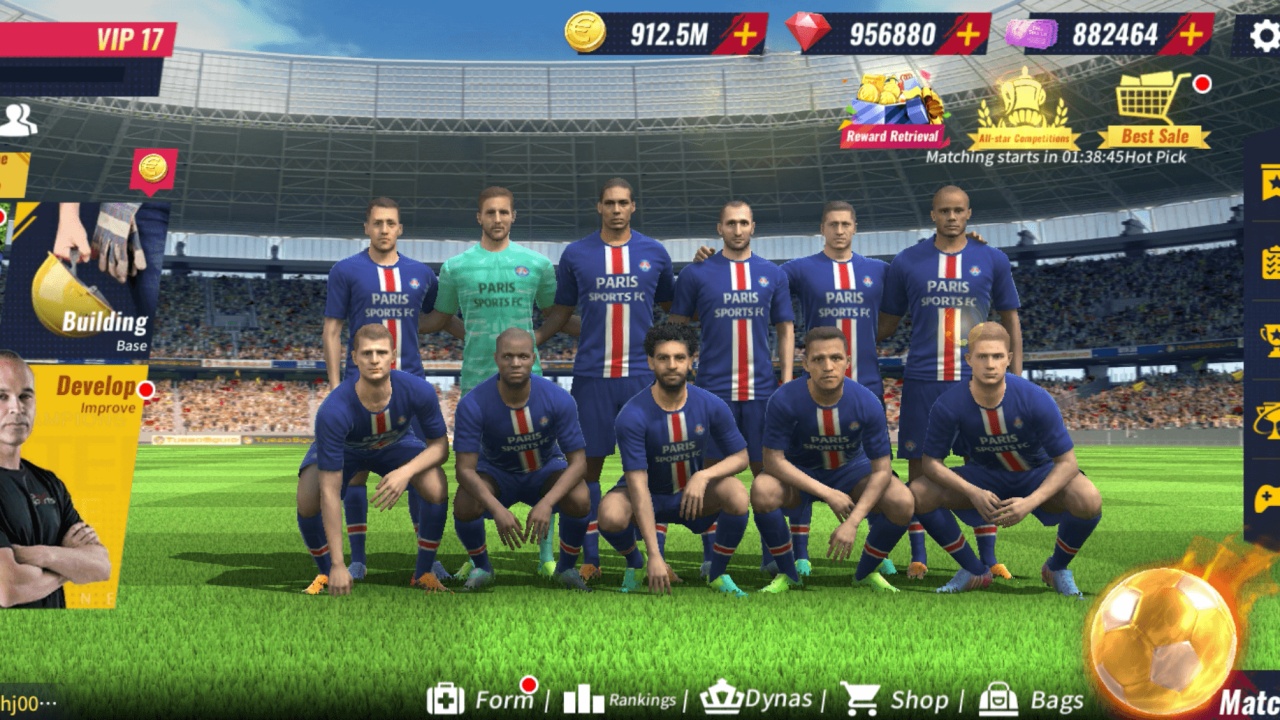The width and height of the screenshot is (1280, 720).
Task: Add purple tickets with plus button
Action: pyautogui.click(x=1190, y=35)
